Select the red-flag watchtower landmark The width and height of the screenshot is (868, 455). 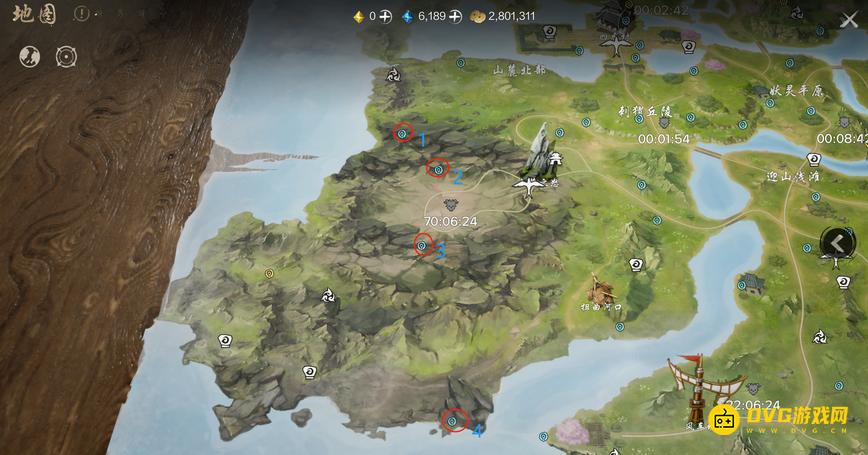[699, 385]
